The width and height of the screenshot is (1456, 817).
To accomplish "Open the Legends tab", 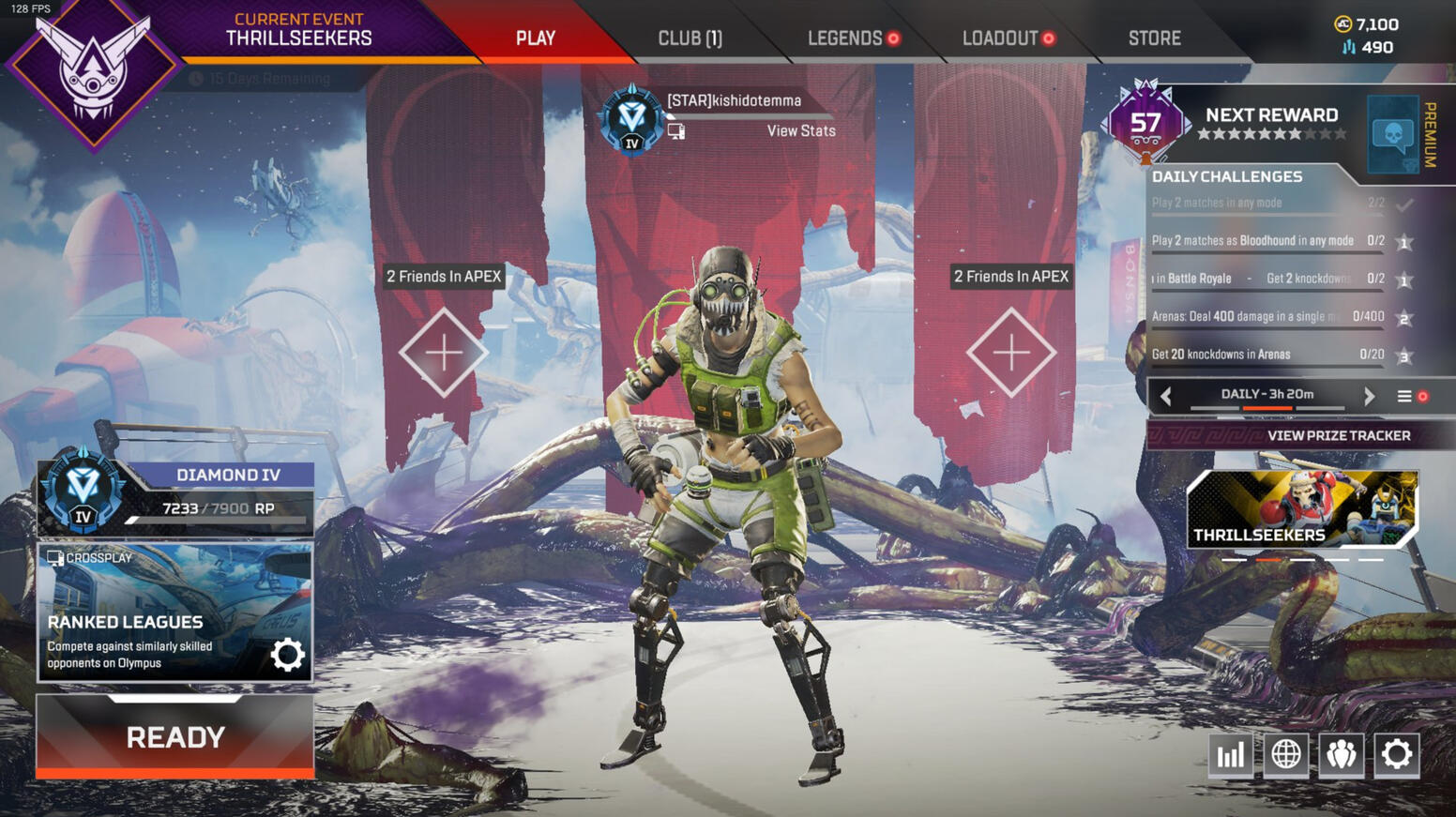I will [845, 38].
